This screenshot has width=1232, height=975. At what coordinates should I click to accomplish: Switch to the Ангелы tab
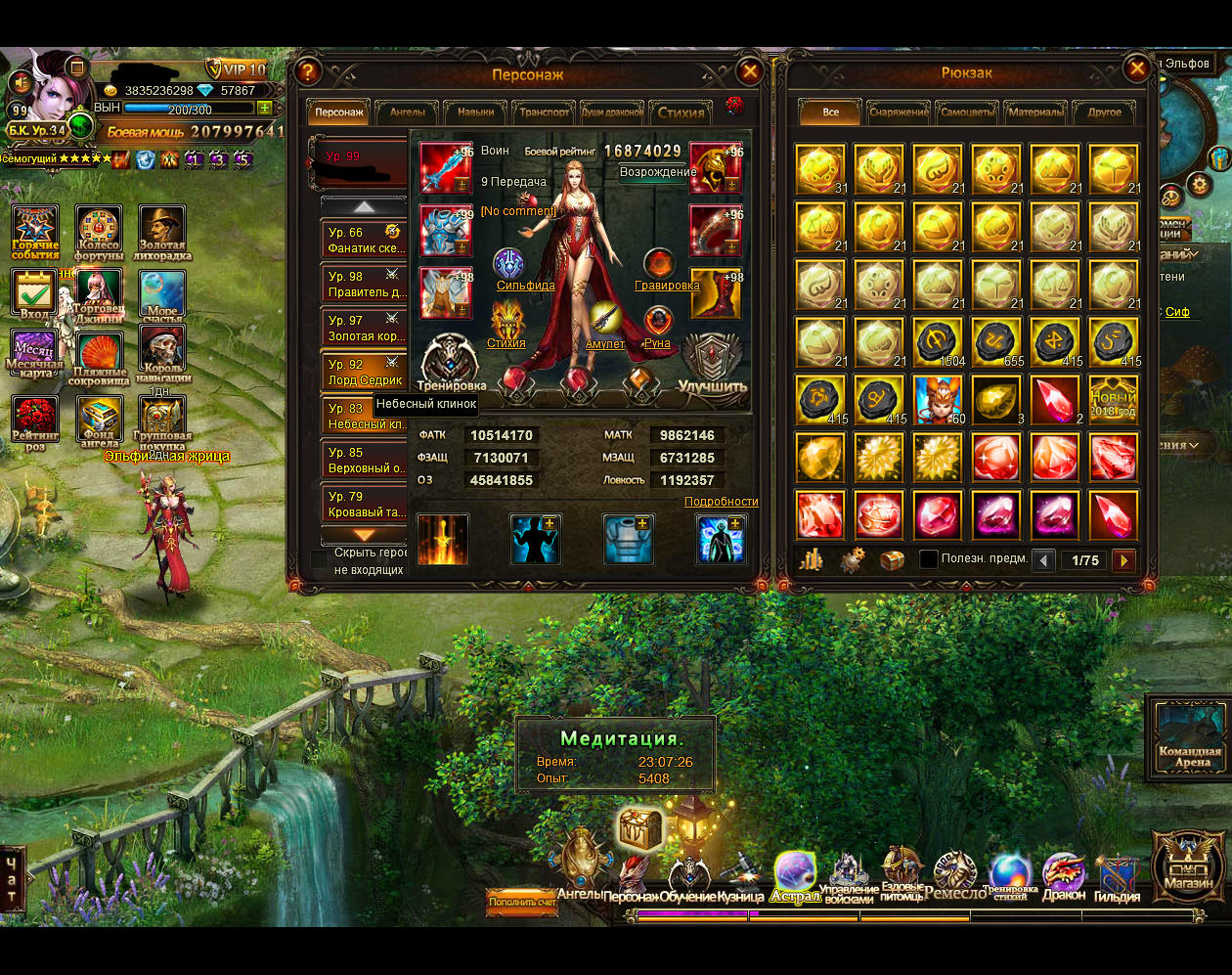(x=407, y=112)
